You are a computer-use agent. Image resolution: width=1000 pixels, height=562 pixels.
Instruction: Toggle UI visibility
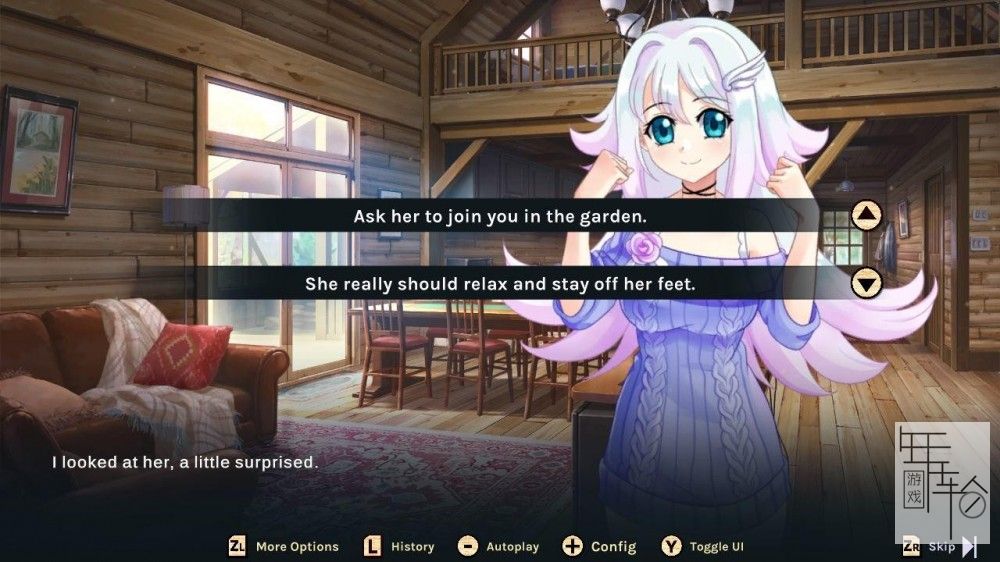click(x=704, y=546)
